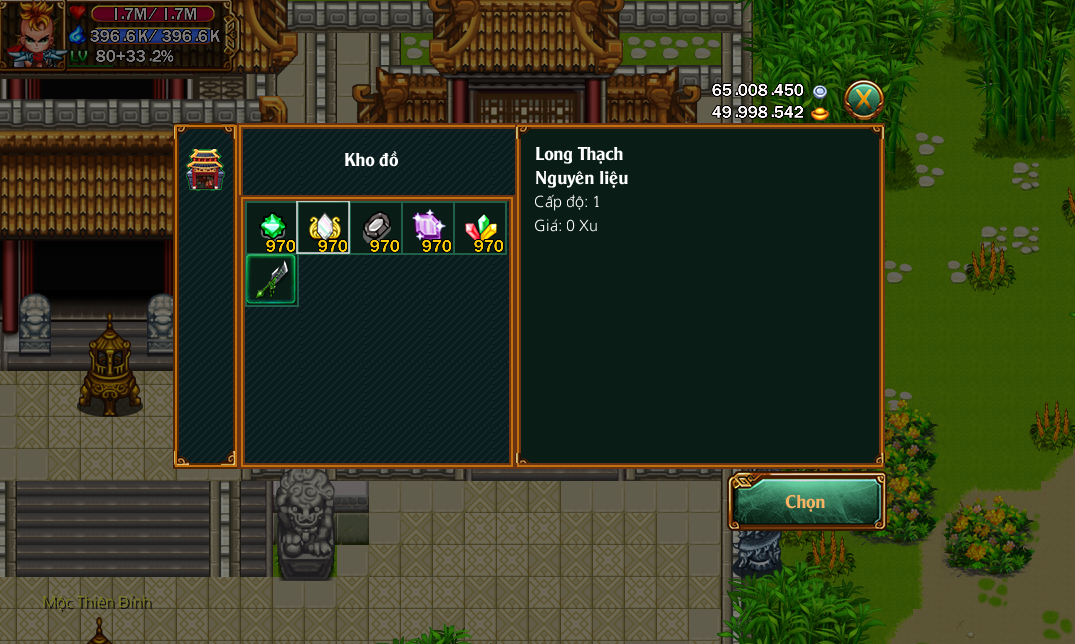Select the green-handled spear weapon slot

pyautogui.click(x=272, y=280)
